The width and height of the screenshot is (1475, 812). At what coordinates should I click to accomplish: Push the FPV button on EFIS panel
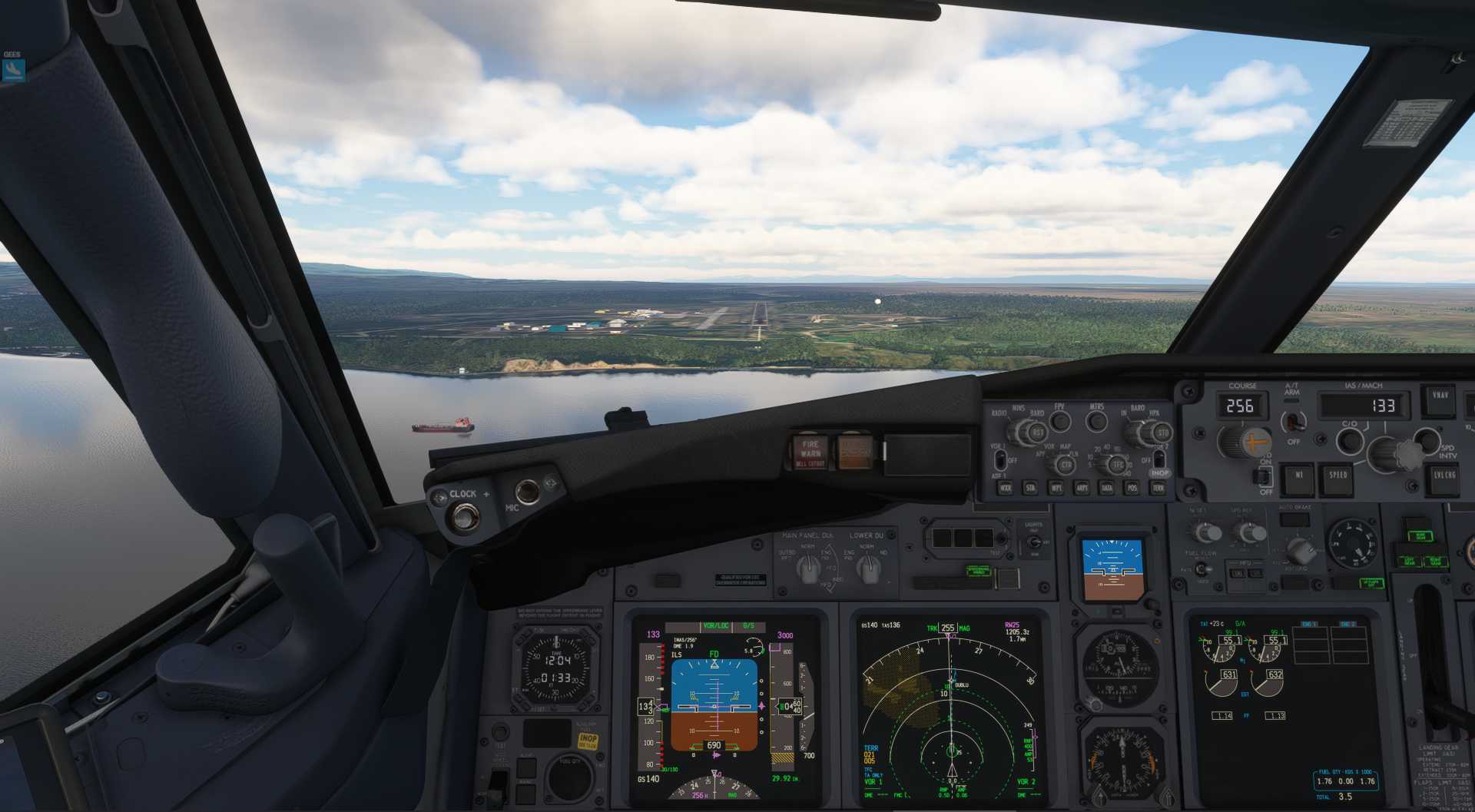coord(1060,421)
